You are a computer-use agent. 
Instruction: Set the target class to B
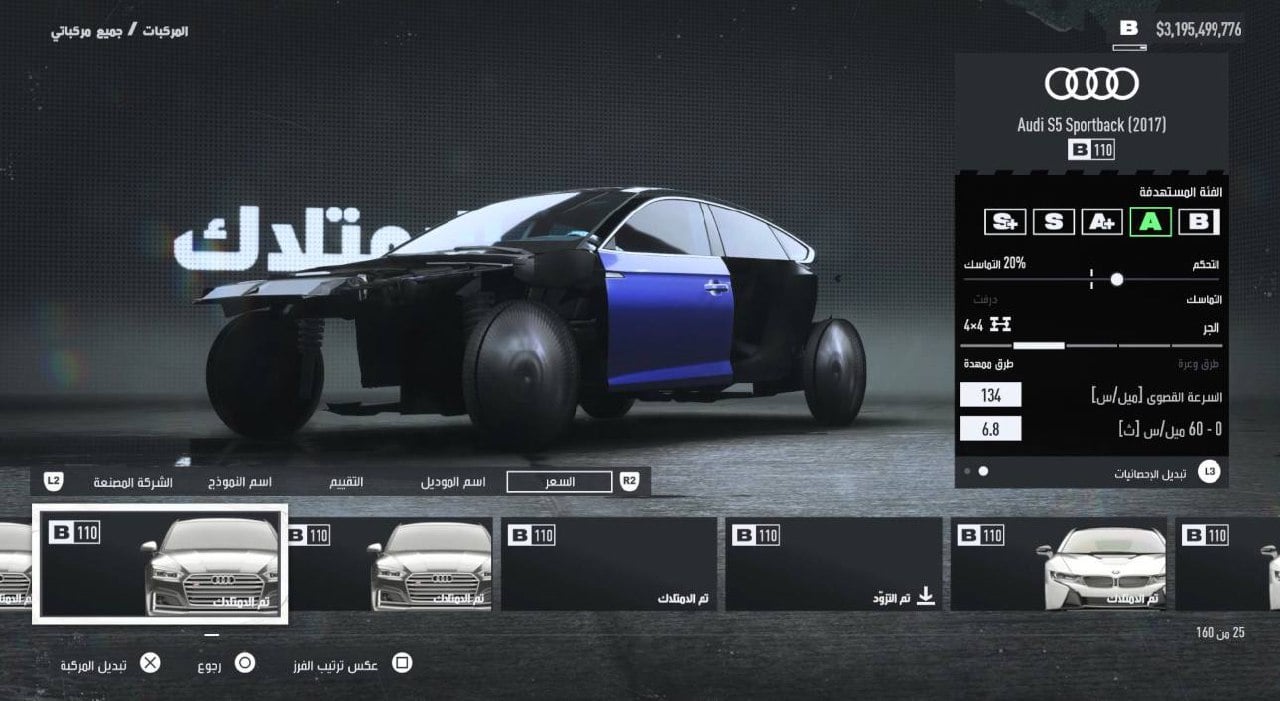click(1198, 222)
